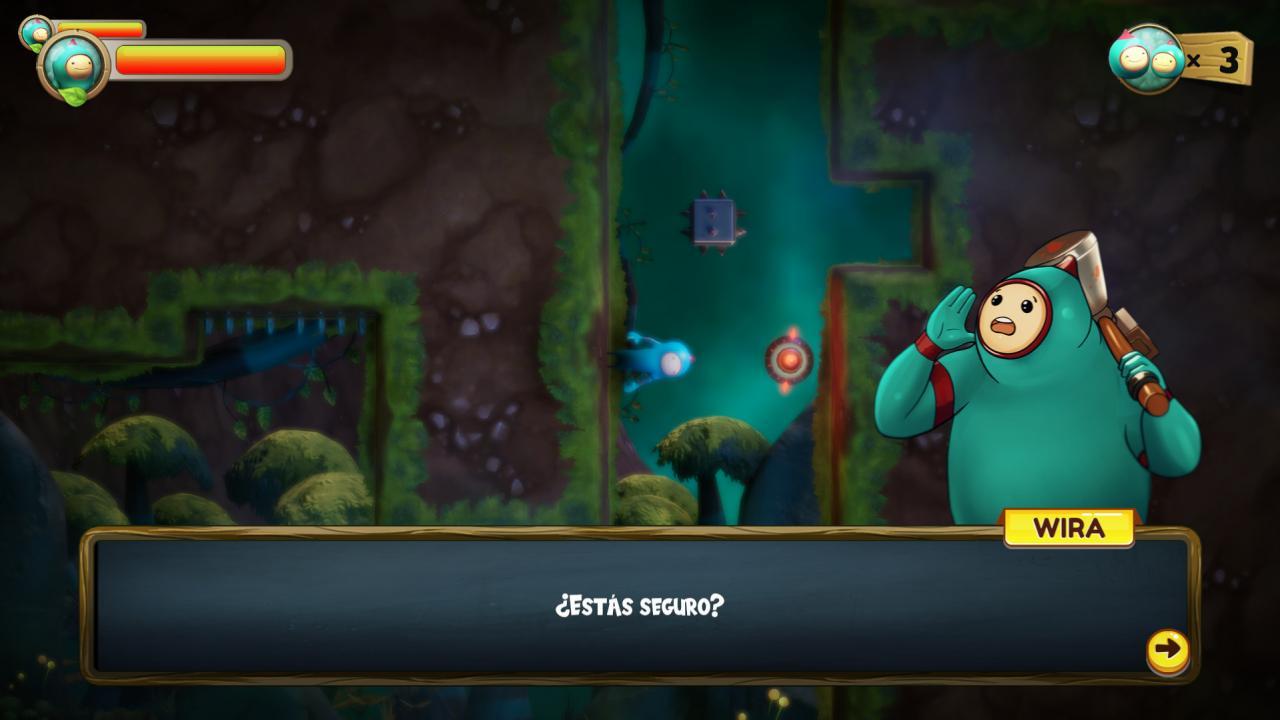Viewport: 1280px width, 720px height.
Task: Click the glowing blue player character
Action: (665, 362)
